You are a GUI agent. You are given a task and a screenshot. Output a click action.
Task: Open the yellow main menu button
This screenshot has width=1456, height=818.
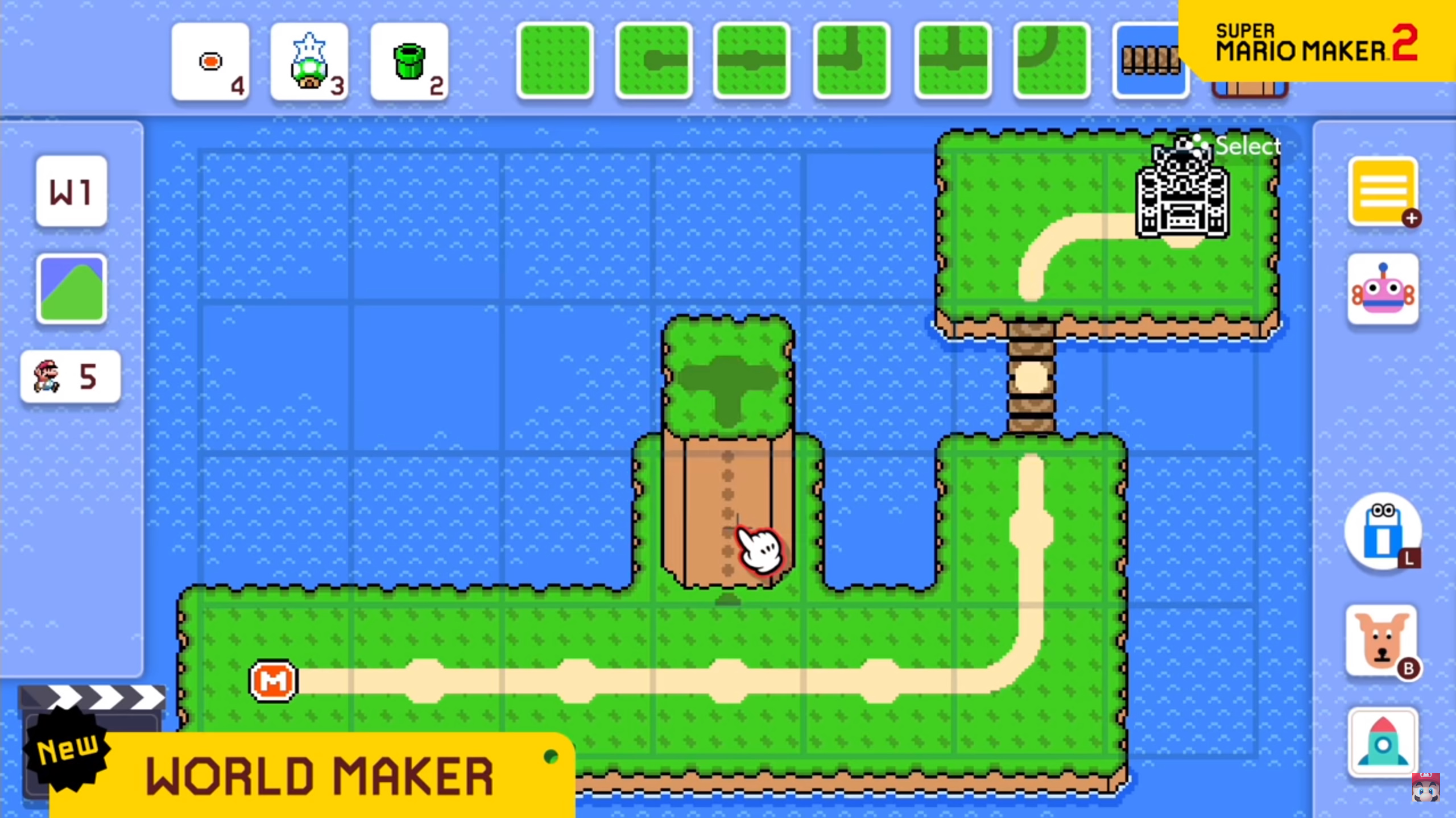(x=1383, y=192)
